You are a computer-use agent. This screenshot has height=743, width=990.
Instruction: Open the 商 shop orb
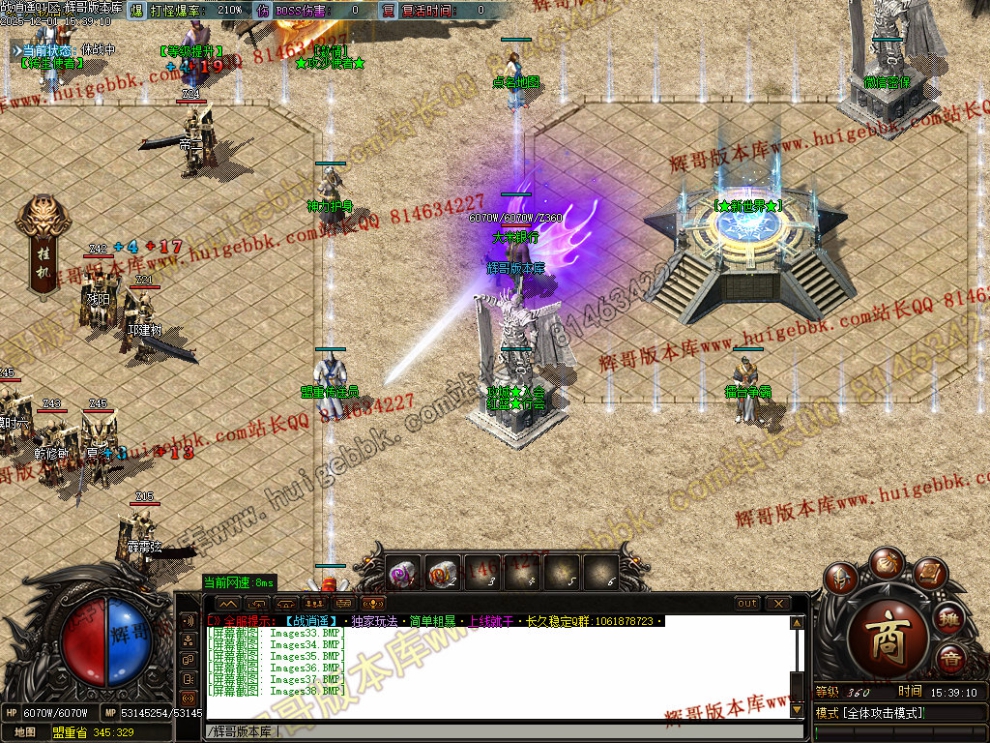[888, 639]
